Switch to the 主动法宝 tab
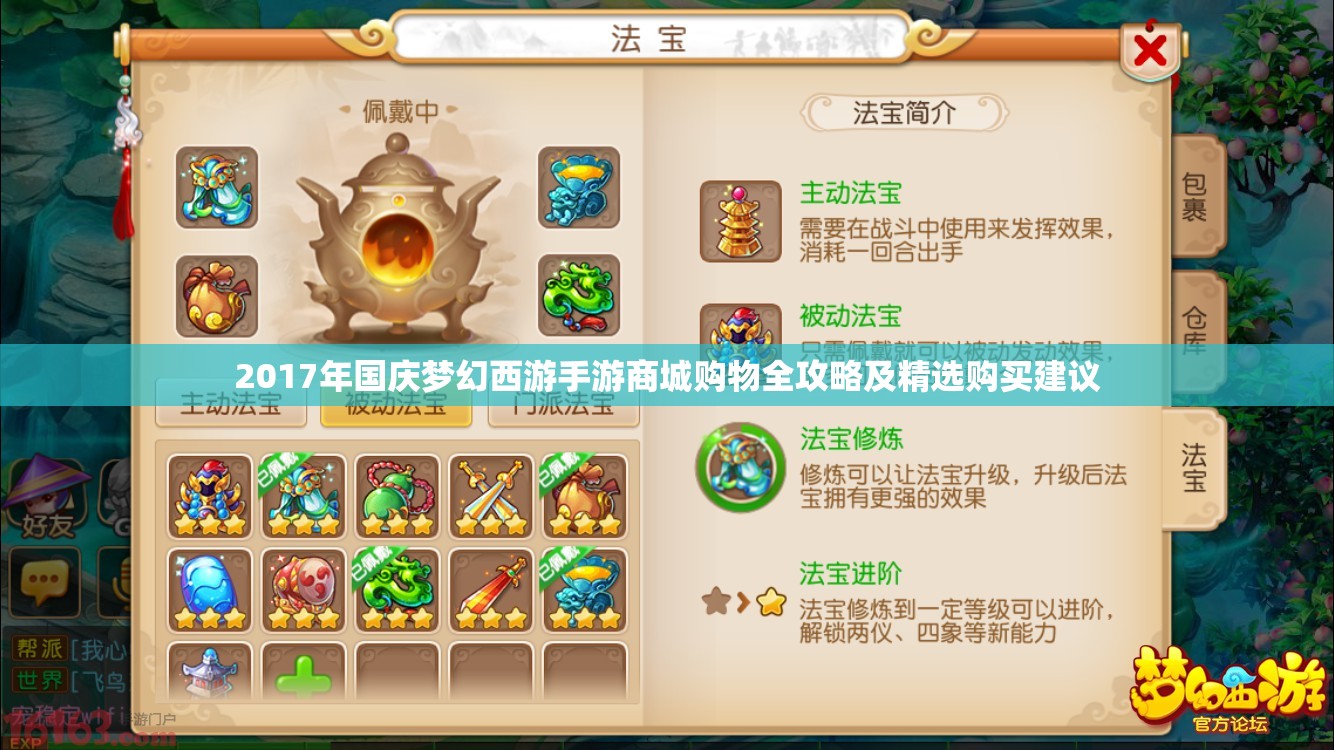 [231, 403]
